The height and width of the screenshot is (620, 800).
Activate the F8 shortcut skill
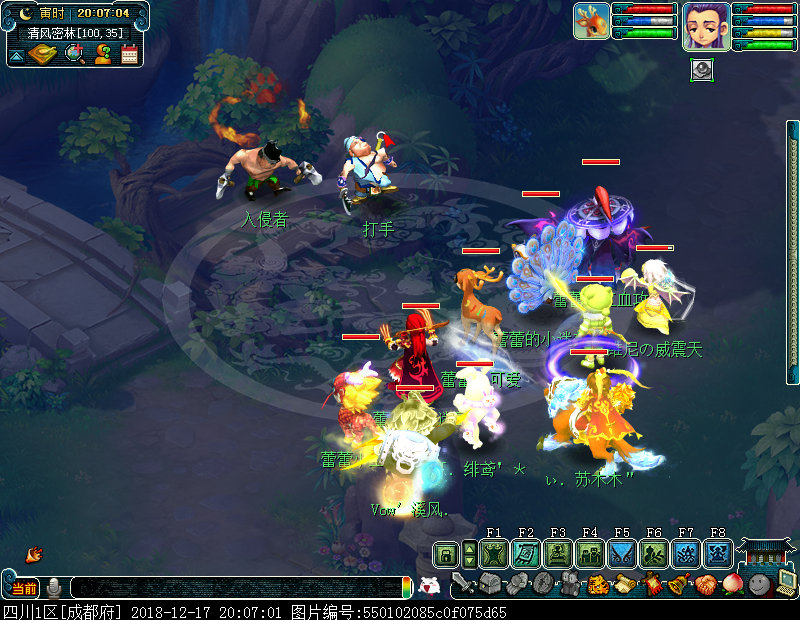717,553
